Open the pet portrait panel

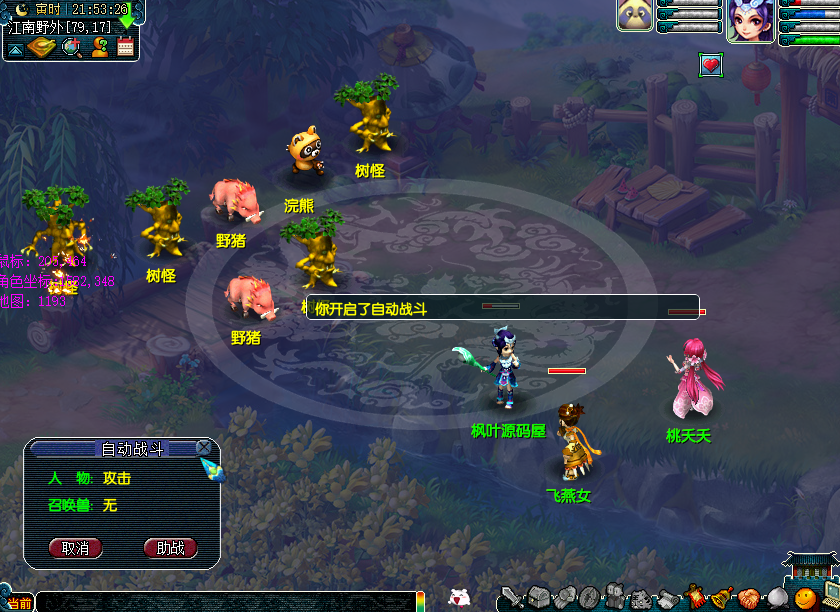[635, 16]
